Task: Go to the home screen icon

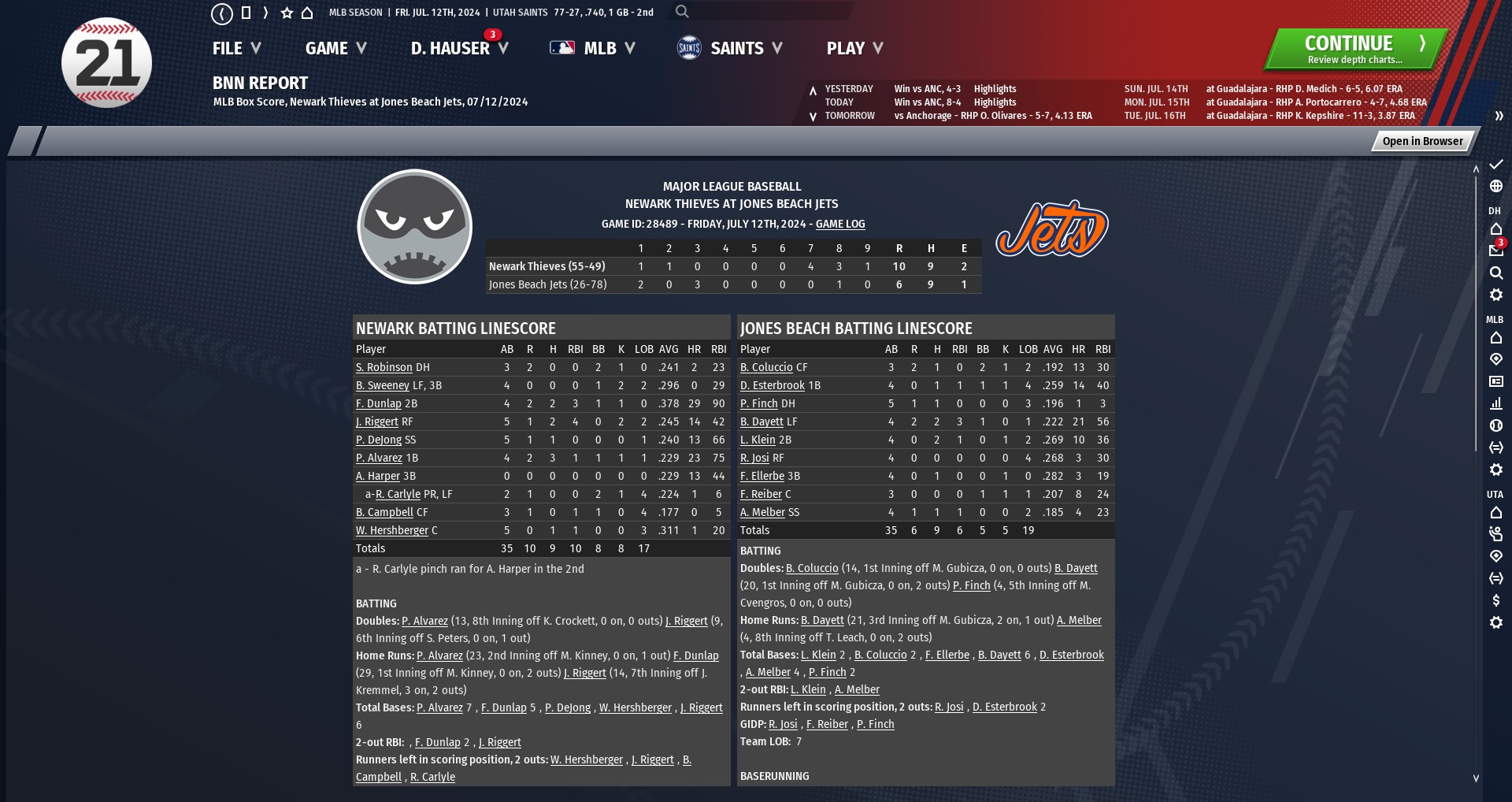Action: coord(307,13)
